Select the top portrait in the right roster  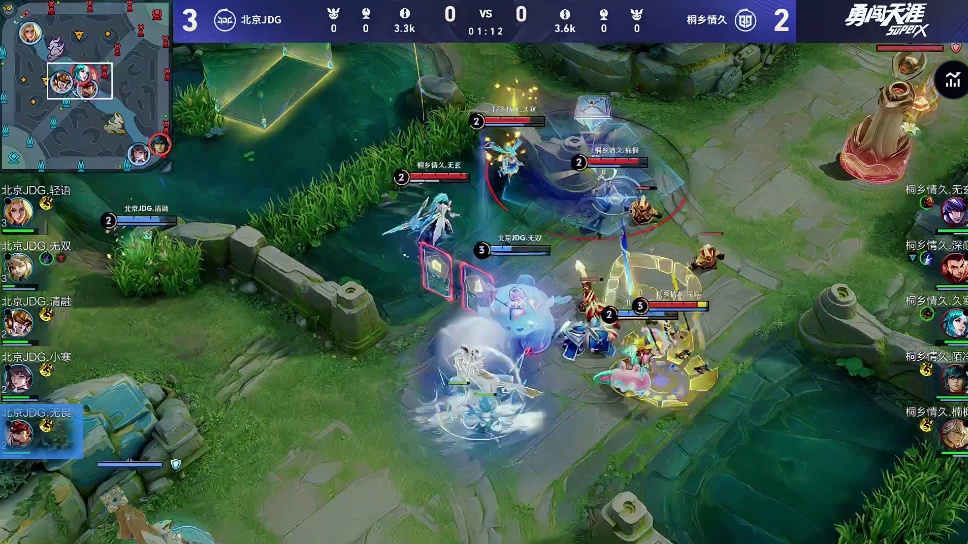tap(951, 211)
